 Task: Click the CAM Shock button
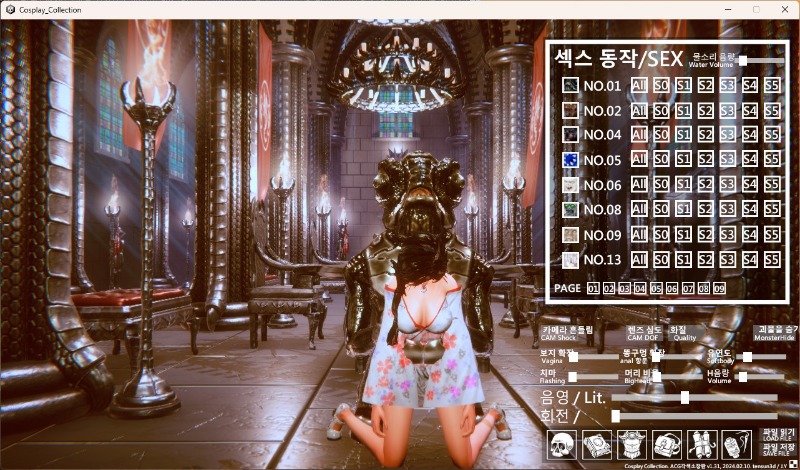567,332
